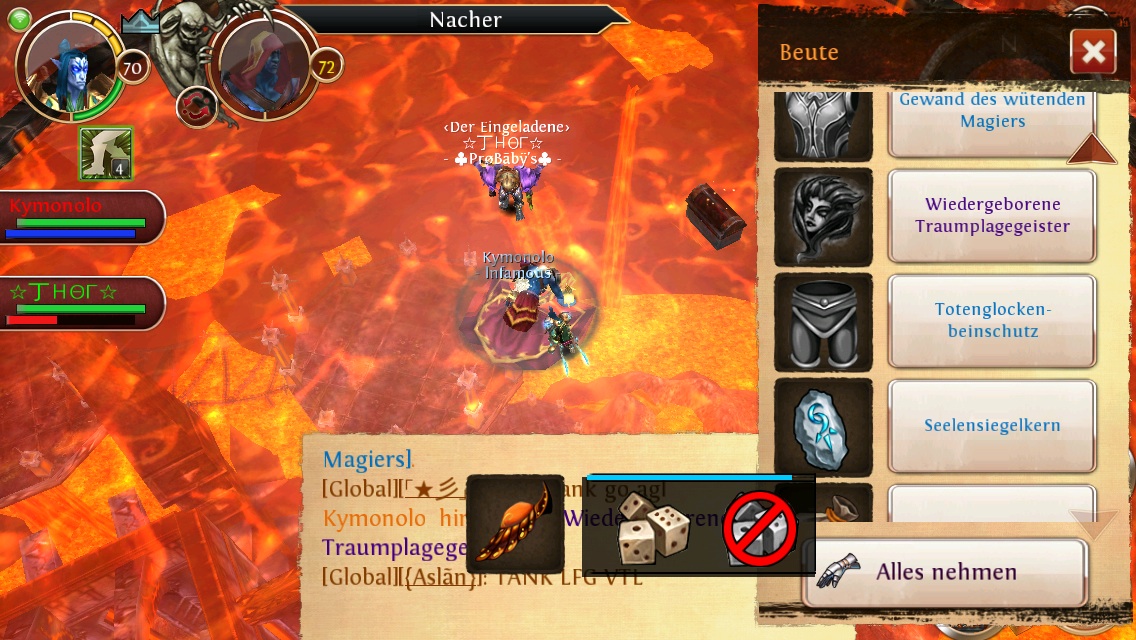Take all loot with Alles nehmen
Image resolution: width=1136 pixels, height=640 pixels.
tap(944, 573)
